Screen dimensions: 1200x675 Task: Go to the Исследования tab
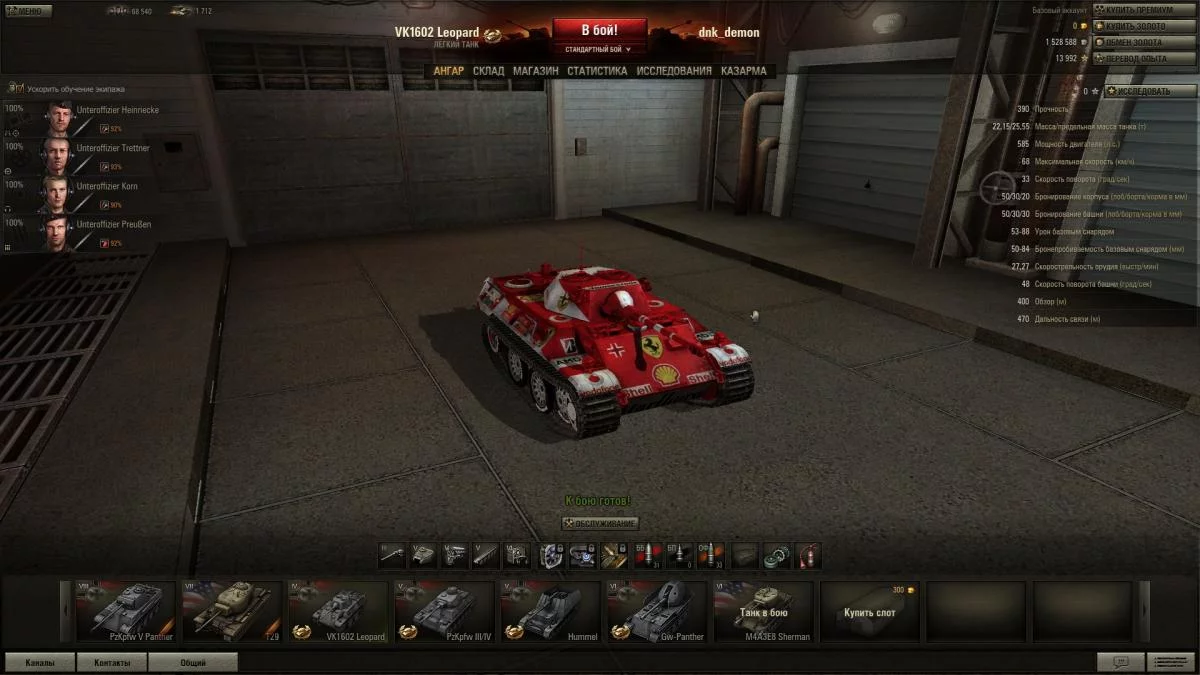[x=674, y=71]
